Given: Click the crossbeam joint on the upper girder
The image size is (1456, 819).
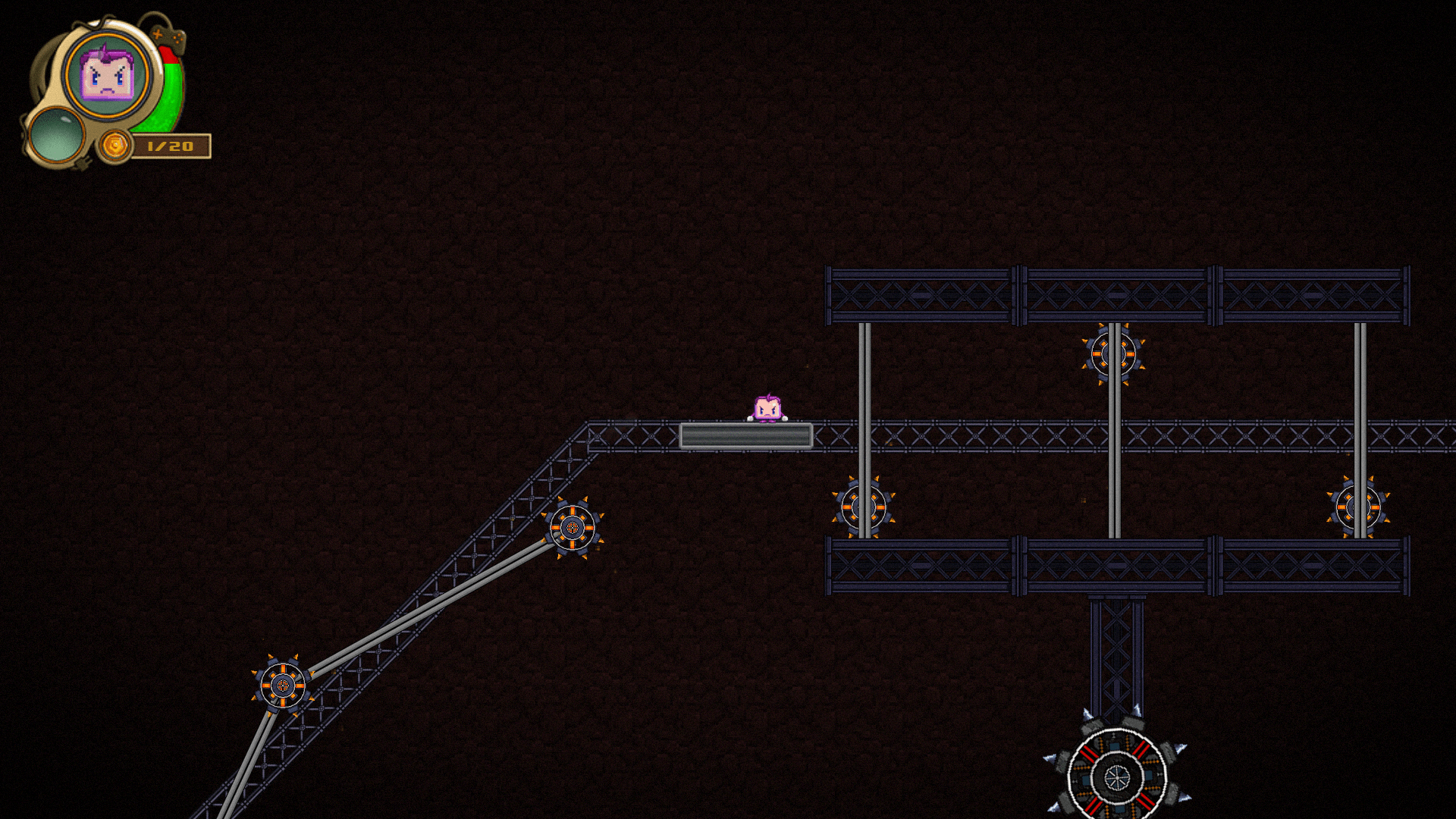Looking at the screenshot, I should point(1020,292).
